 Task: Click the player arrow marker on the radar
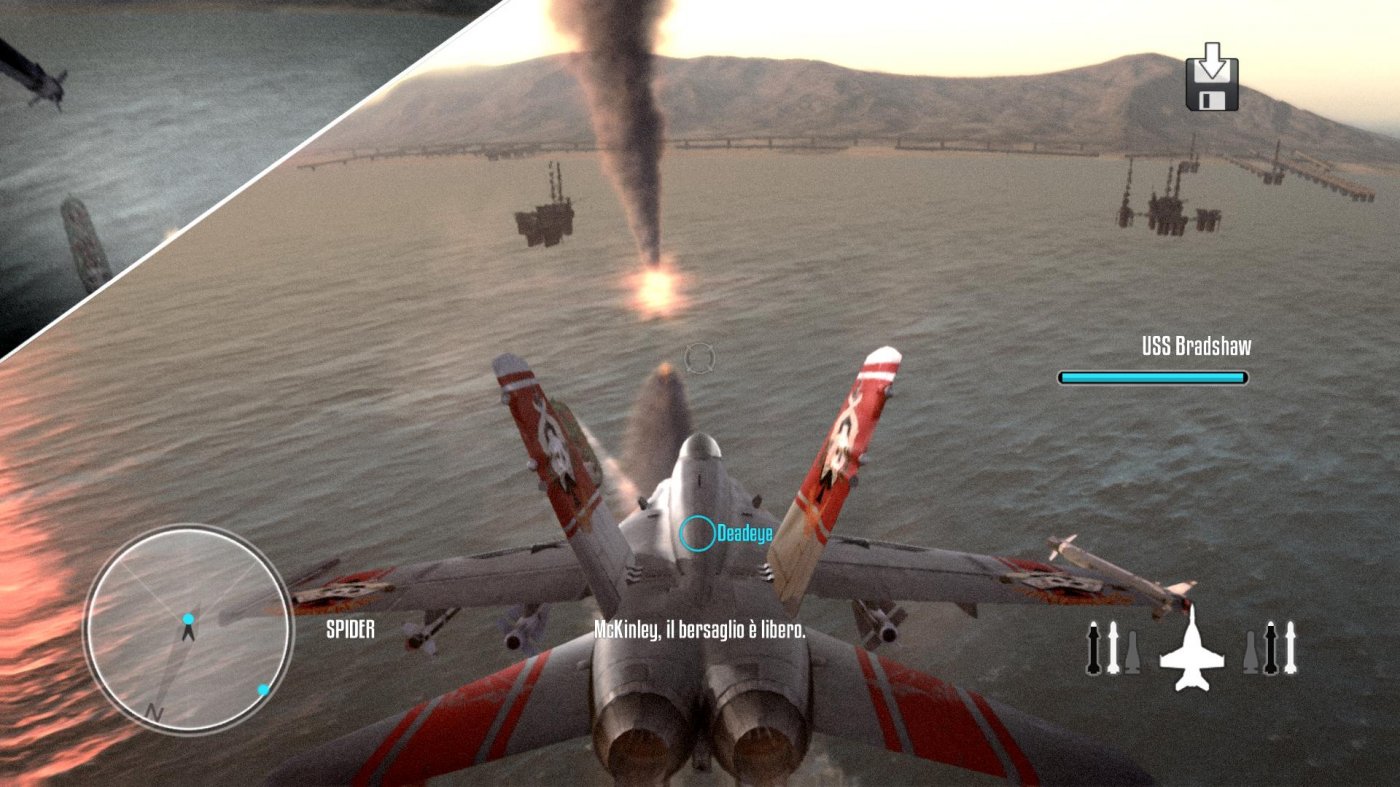(x=189, y=632)
